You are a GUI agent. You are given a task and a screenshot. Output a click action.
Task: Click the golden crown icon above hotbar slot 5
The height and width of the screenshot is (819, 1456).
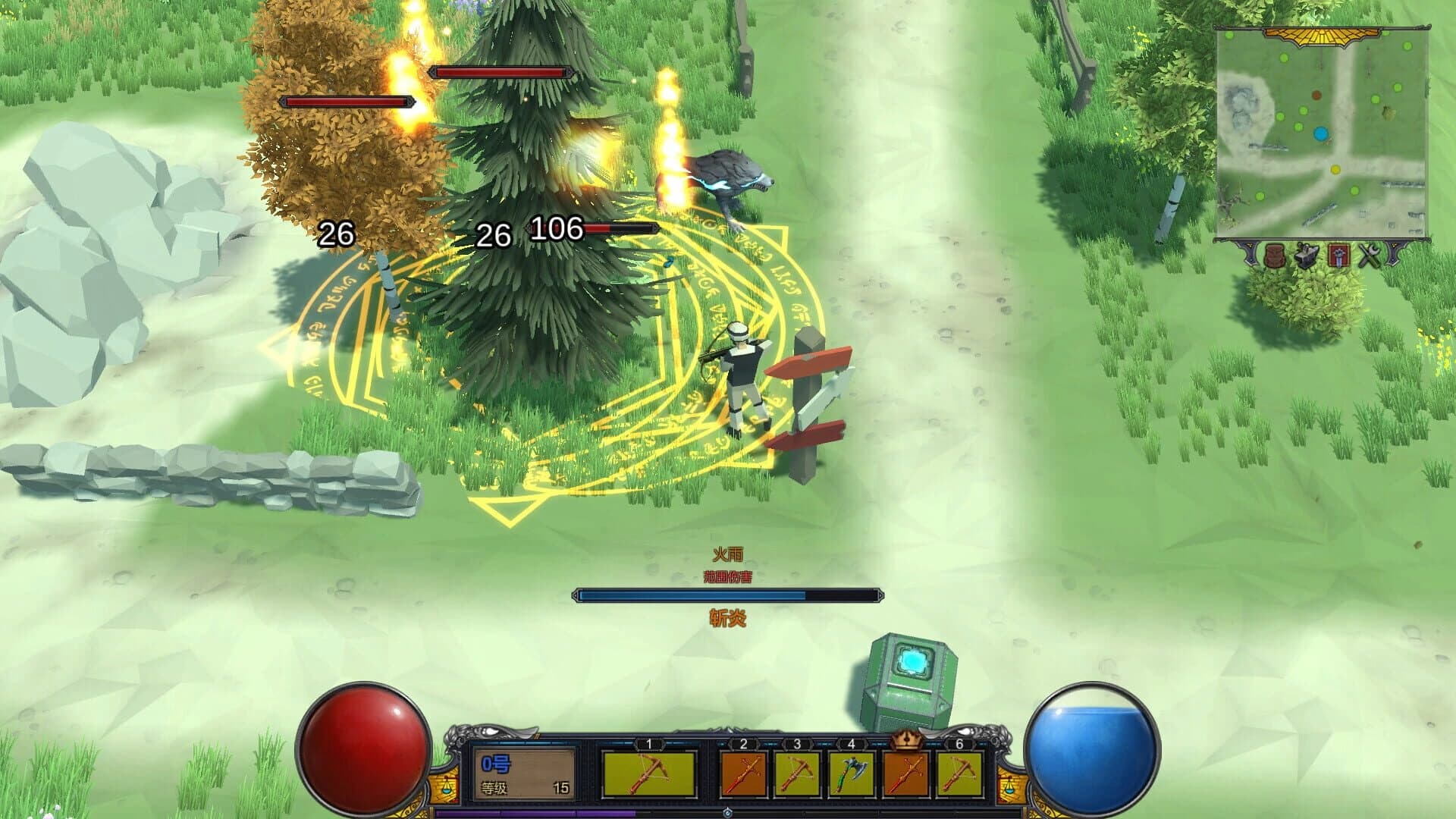tap(906, 739)
